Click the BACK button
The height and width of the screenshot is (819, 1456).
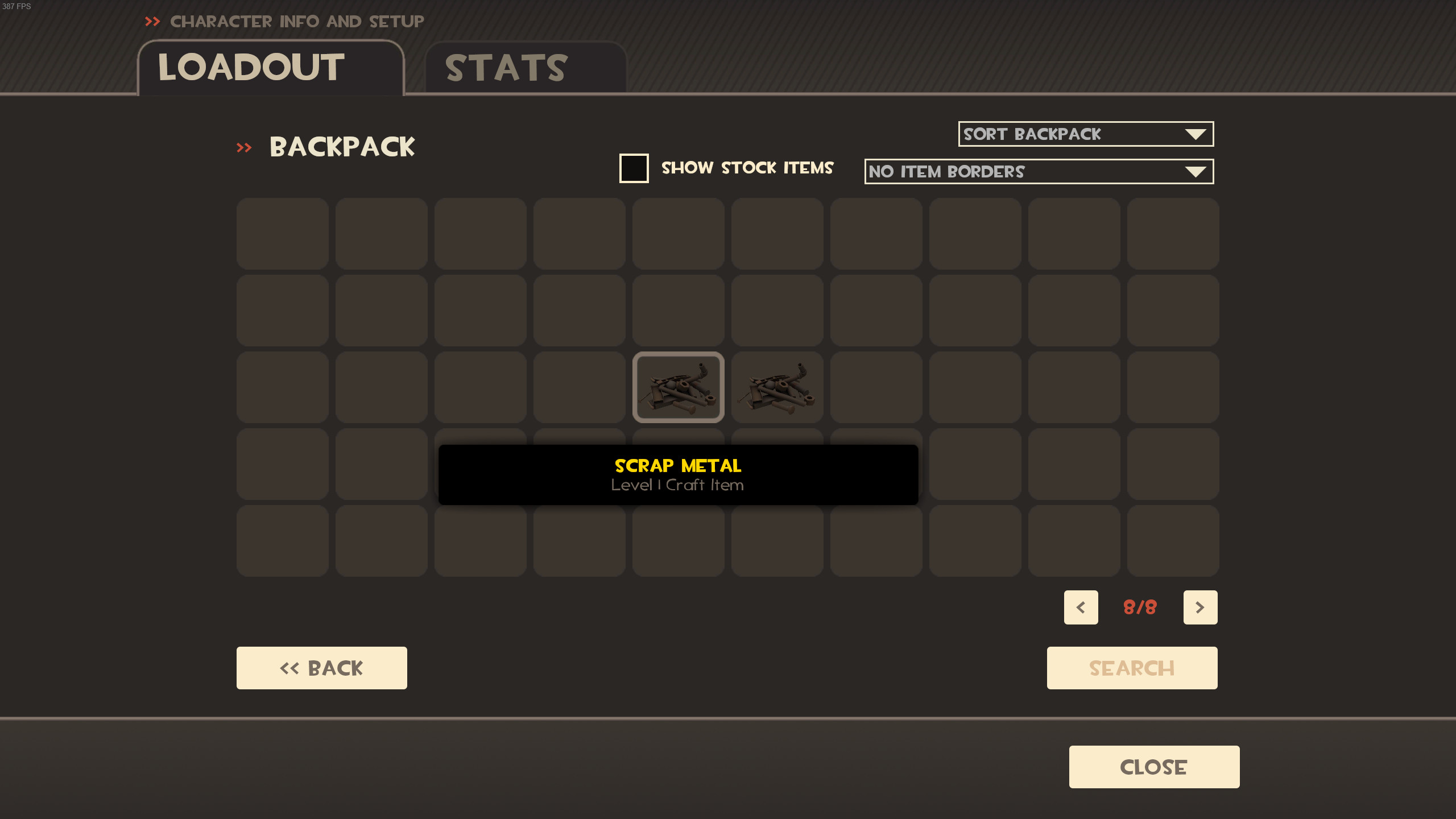[321, 667]
